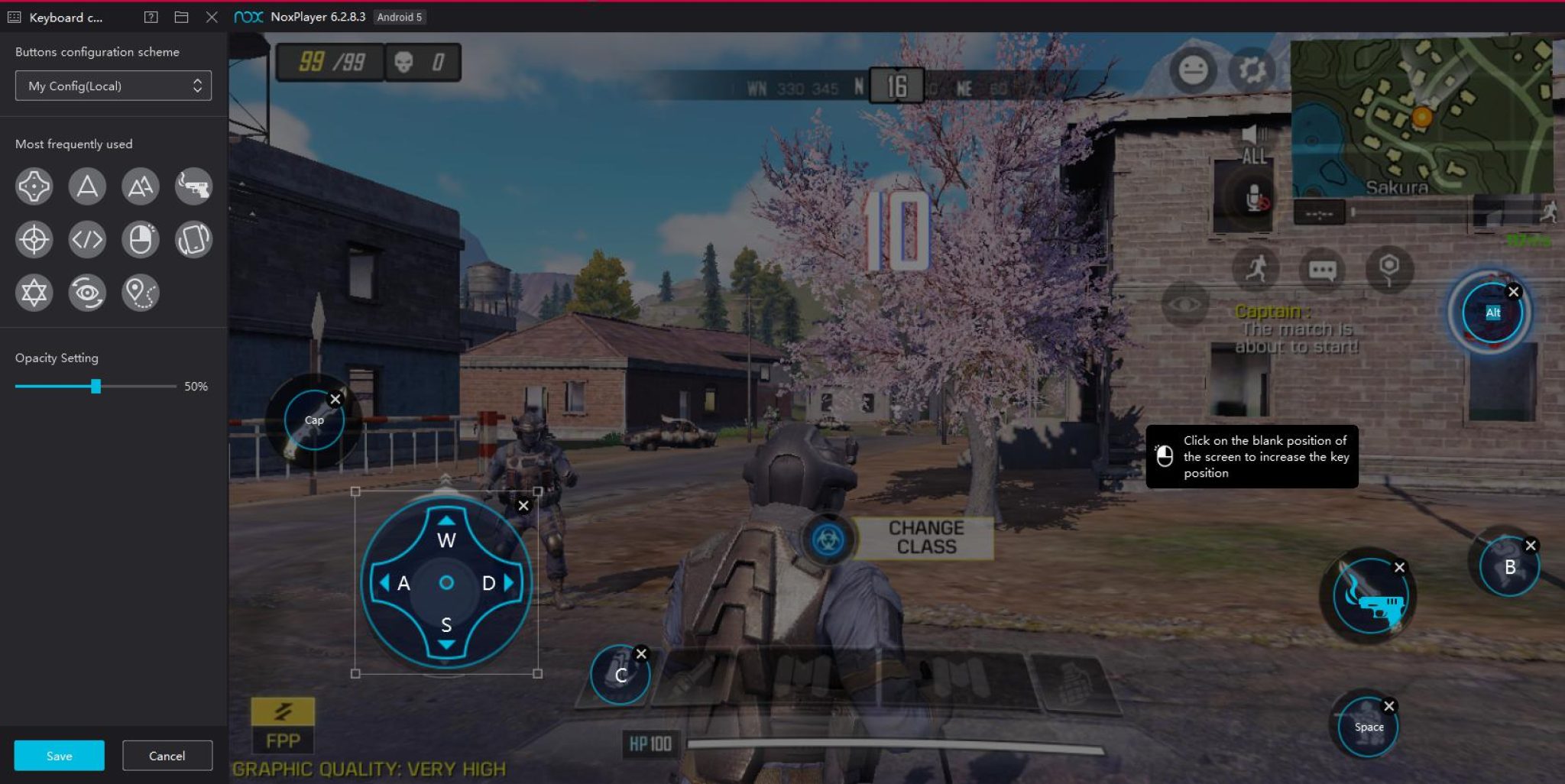The height and width of the screenshot is (784, 1565).
Task: Switch the FPP camera perspective
Action: pyautogui.click(x=283, y=726)
